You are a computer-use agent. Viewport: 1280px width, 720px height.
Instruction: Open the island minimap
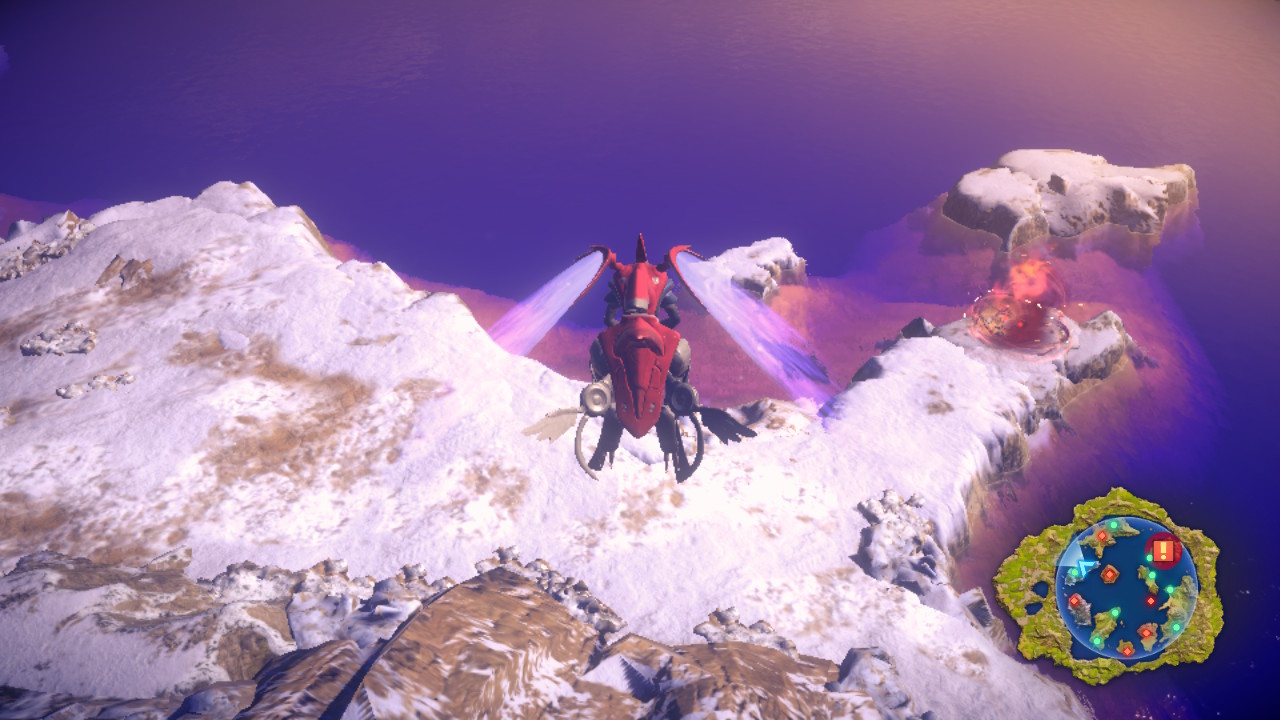tap(1126, 586)
